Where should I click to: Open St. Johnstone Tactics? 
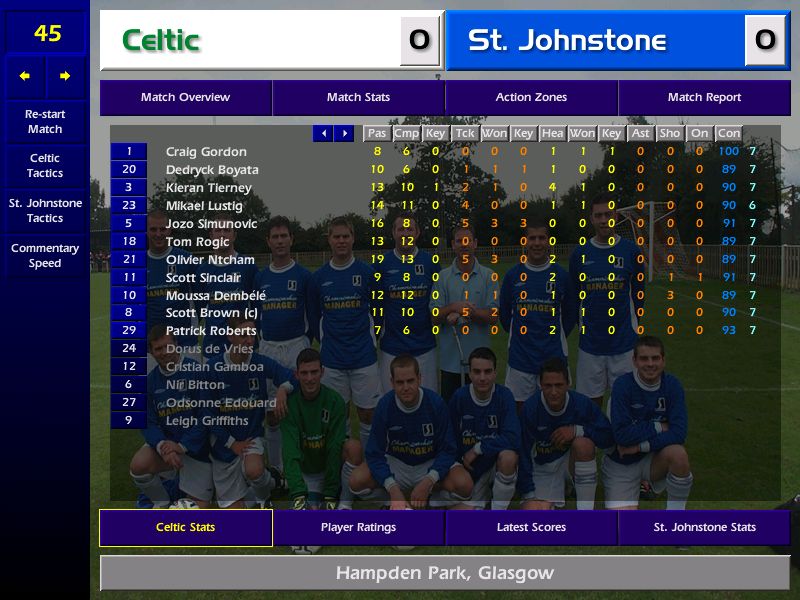pos(45,210)
